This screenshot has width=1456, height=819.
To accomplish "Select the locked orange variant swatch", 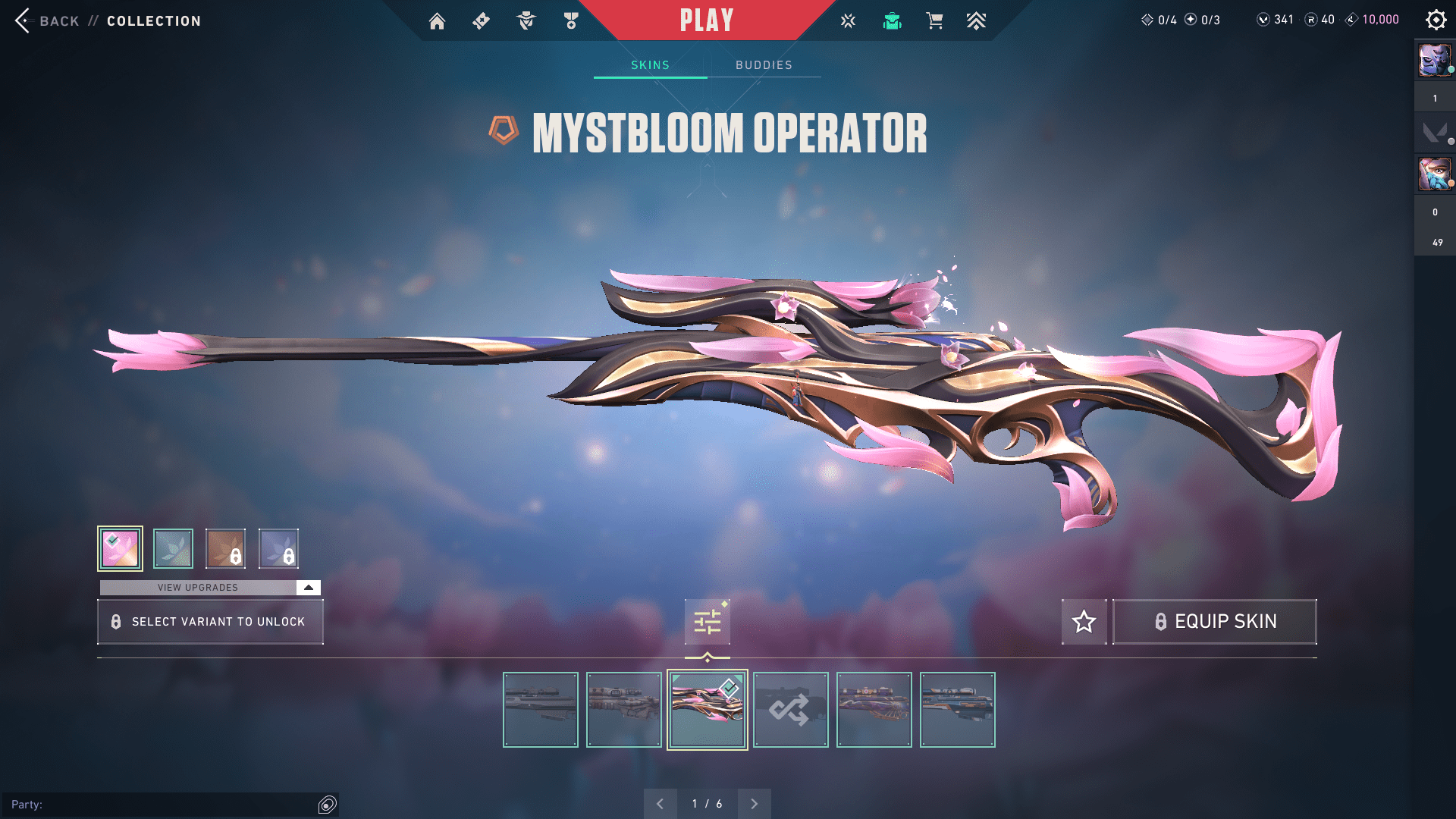I will tap(225, 548).
